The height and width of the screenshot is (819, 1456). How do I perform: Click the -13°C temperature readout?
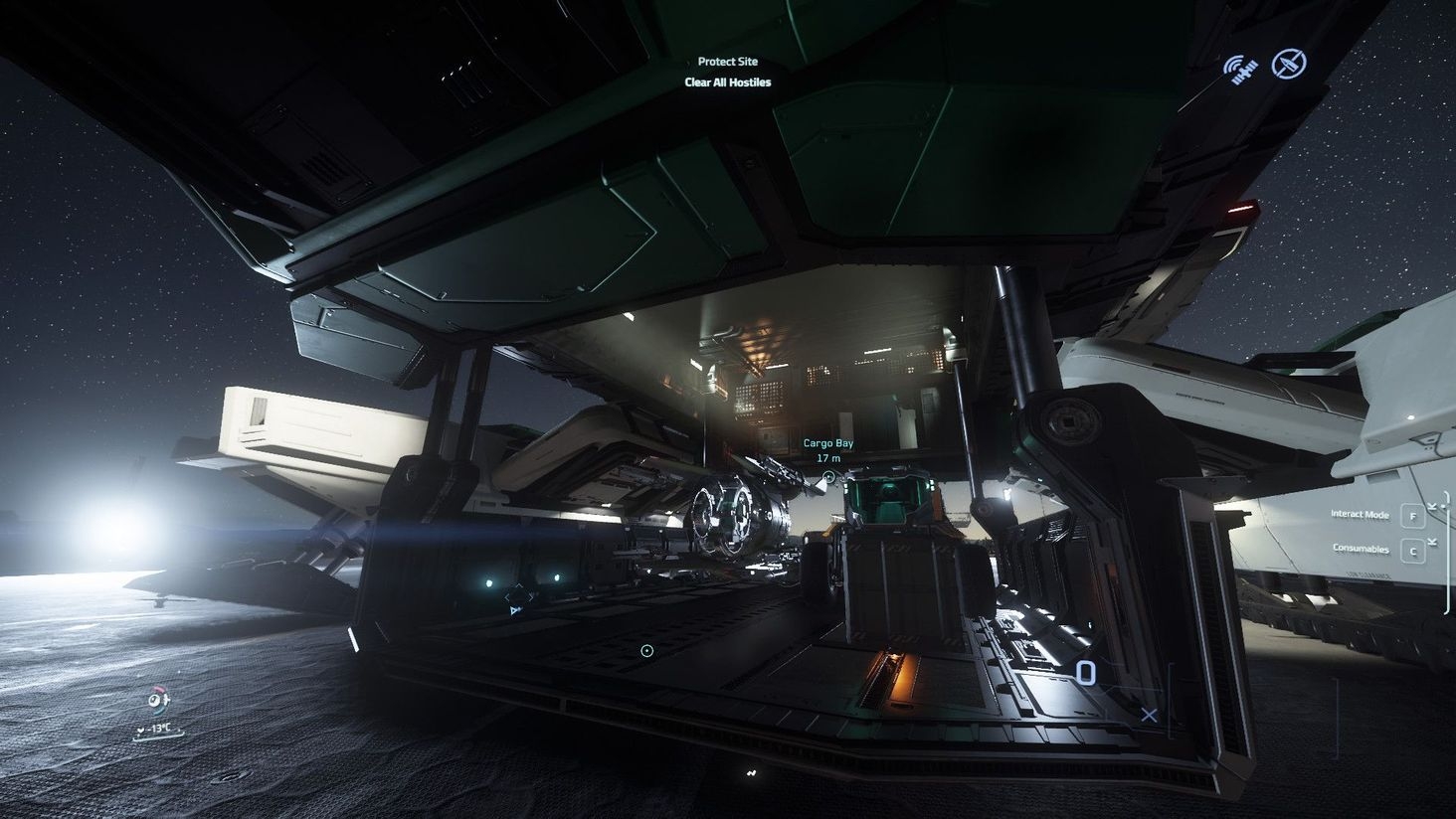point(159,728)
